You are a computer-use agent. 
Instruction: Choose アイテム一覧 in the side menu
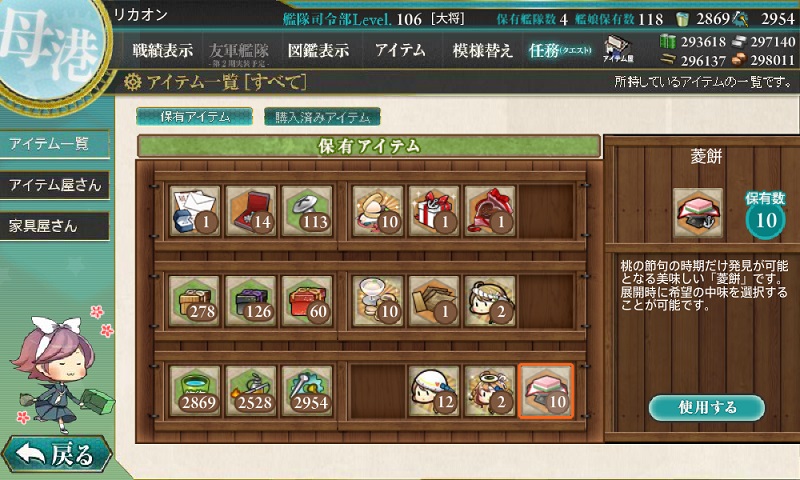coord(52,144)
